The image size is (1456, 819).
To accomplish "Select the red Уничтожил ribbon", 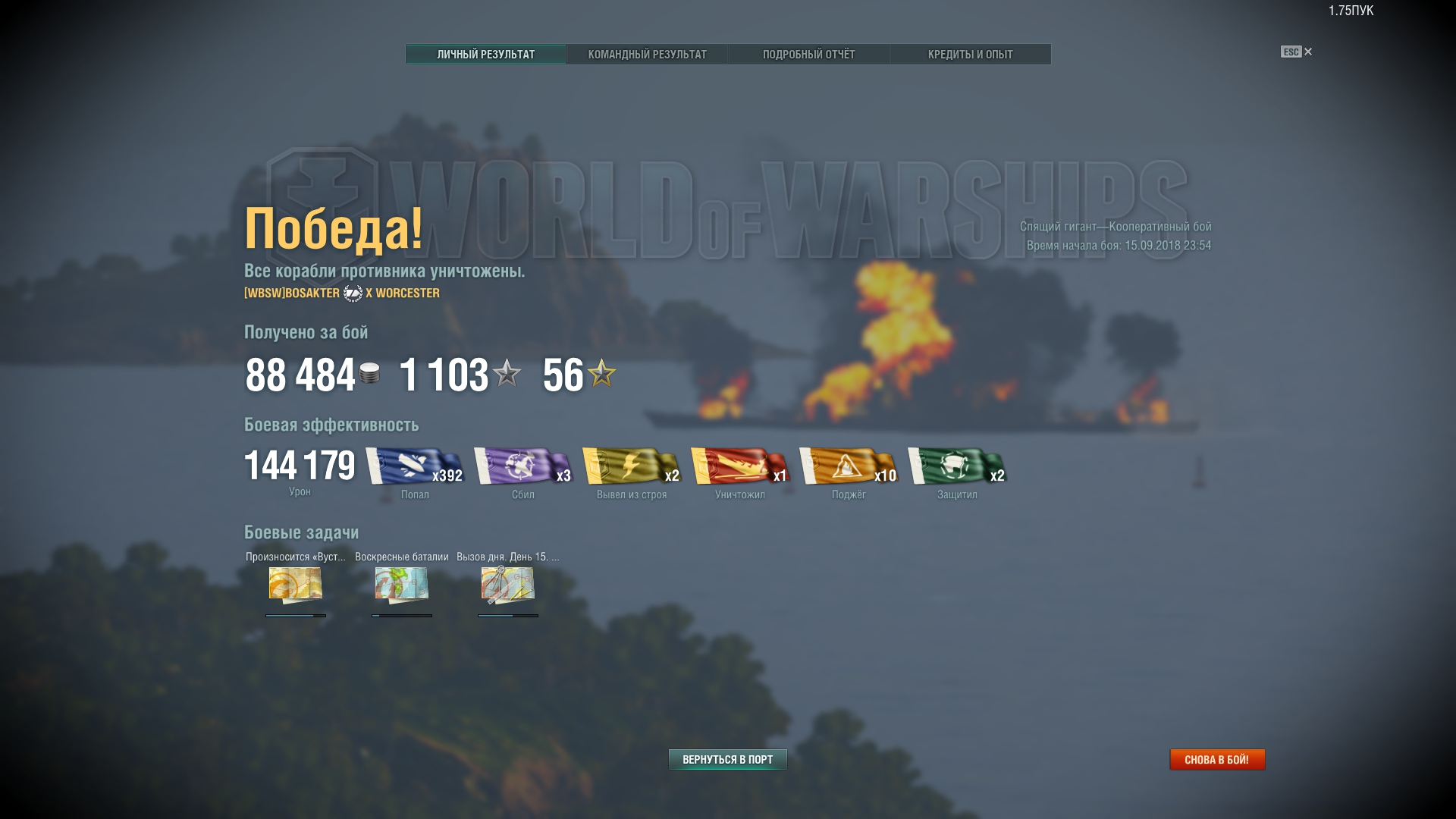I will coord(739,466).
